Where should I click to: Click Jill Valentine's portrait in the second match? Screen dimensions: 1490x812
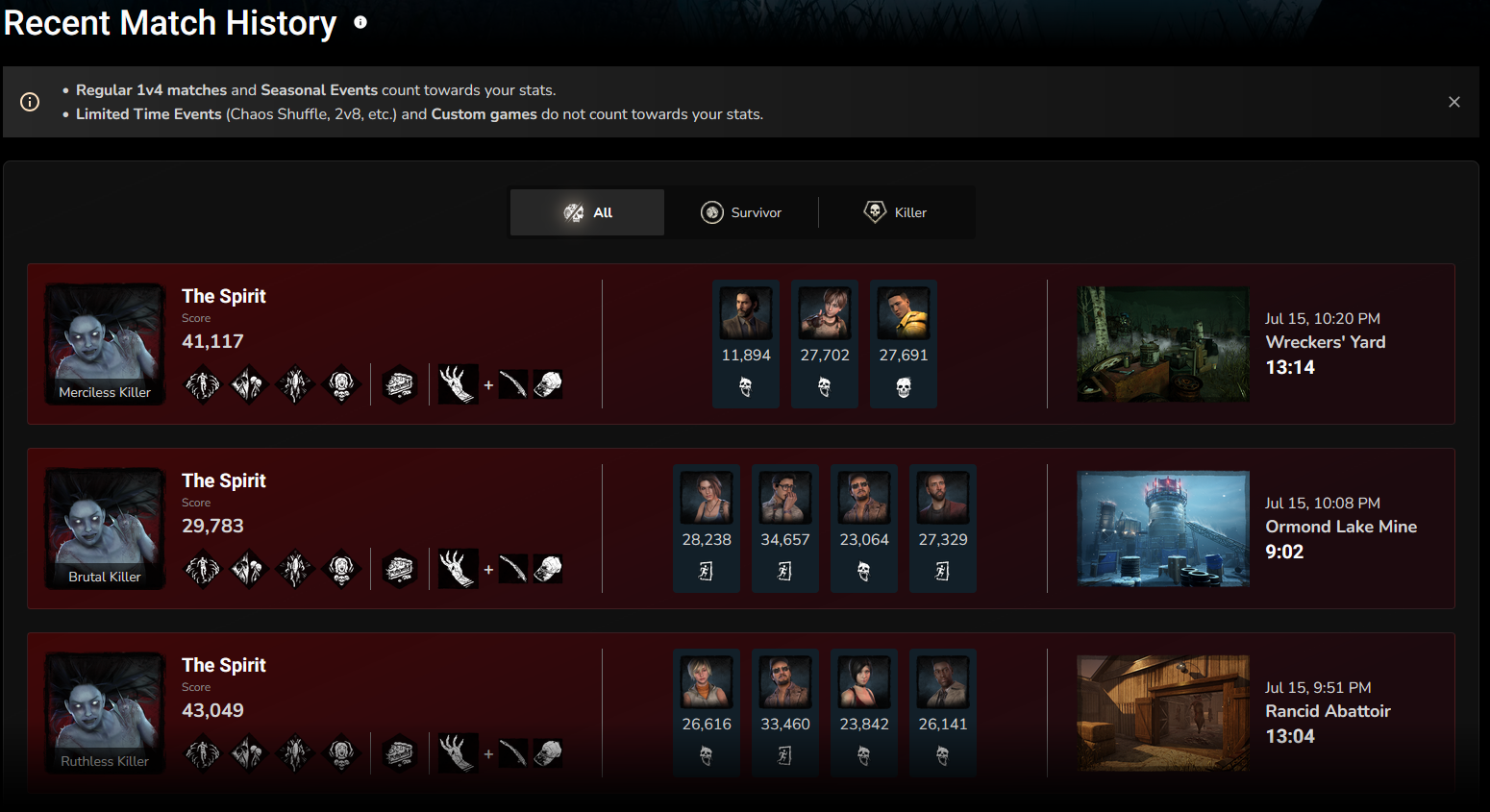(x=707, y=497)
